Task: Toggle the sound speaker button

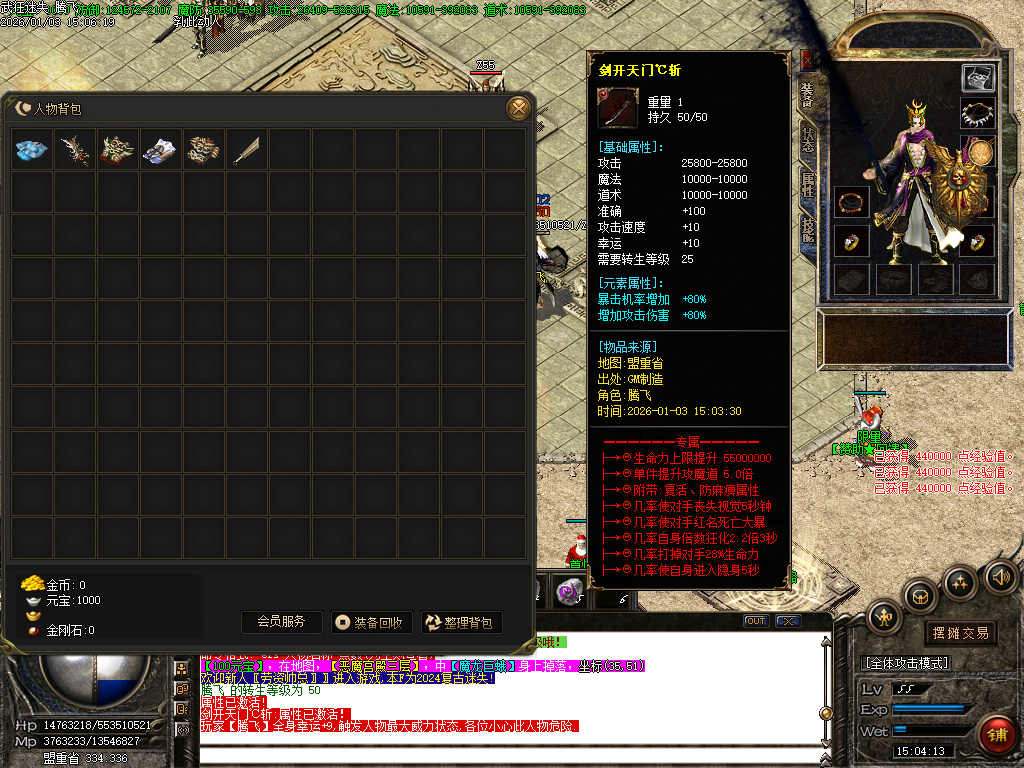Action: [x=1001, y=576]
